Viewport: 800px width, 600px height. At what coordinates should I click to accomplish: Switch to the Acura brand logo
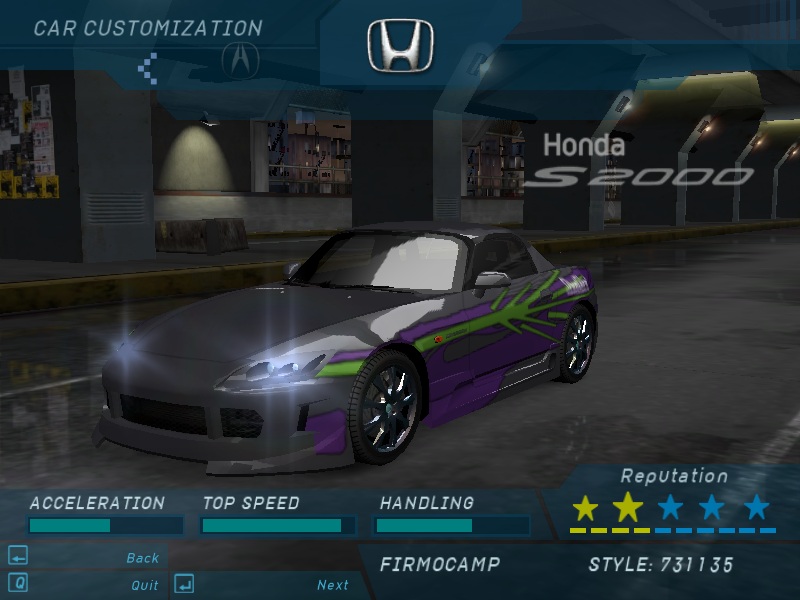(239, 59)
